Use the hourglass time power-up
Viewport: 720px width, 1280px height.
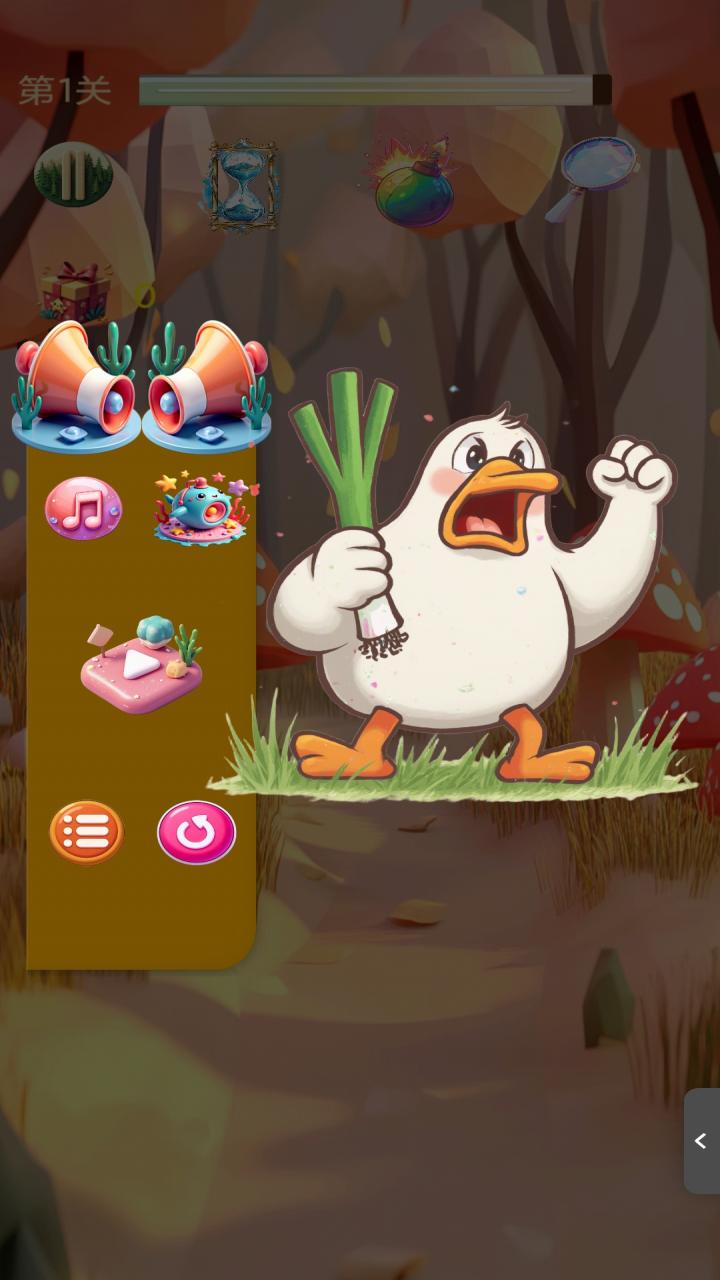241,185
